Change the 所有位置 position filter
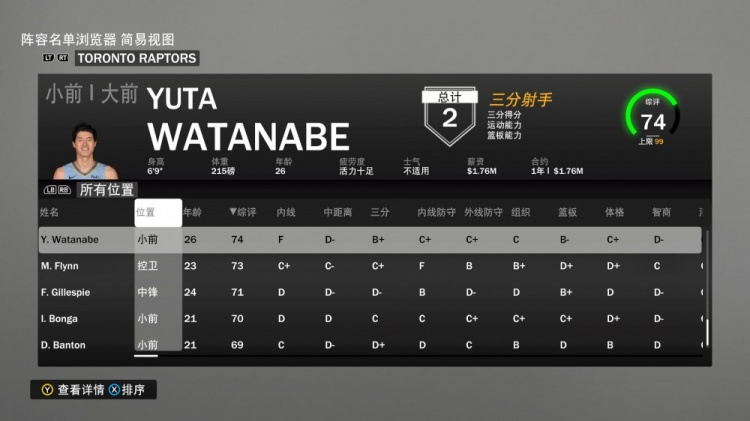The width and height of the screenshot is (750, 421). pos(107,189)
